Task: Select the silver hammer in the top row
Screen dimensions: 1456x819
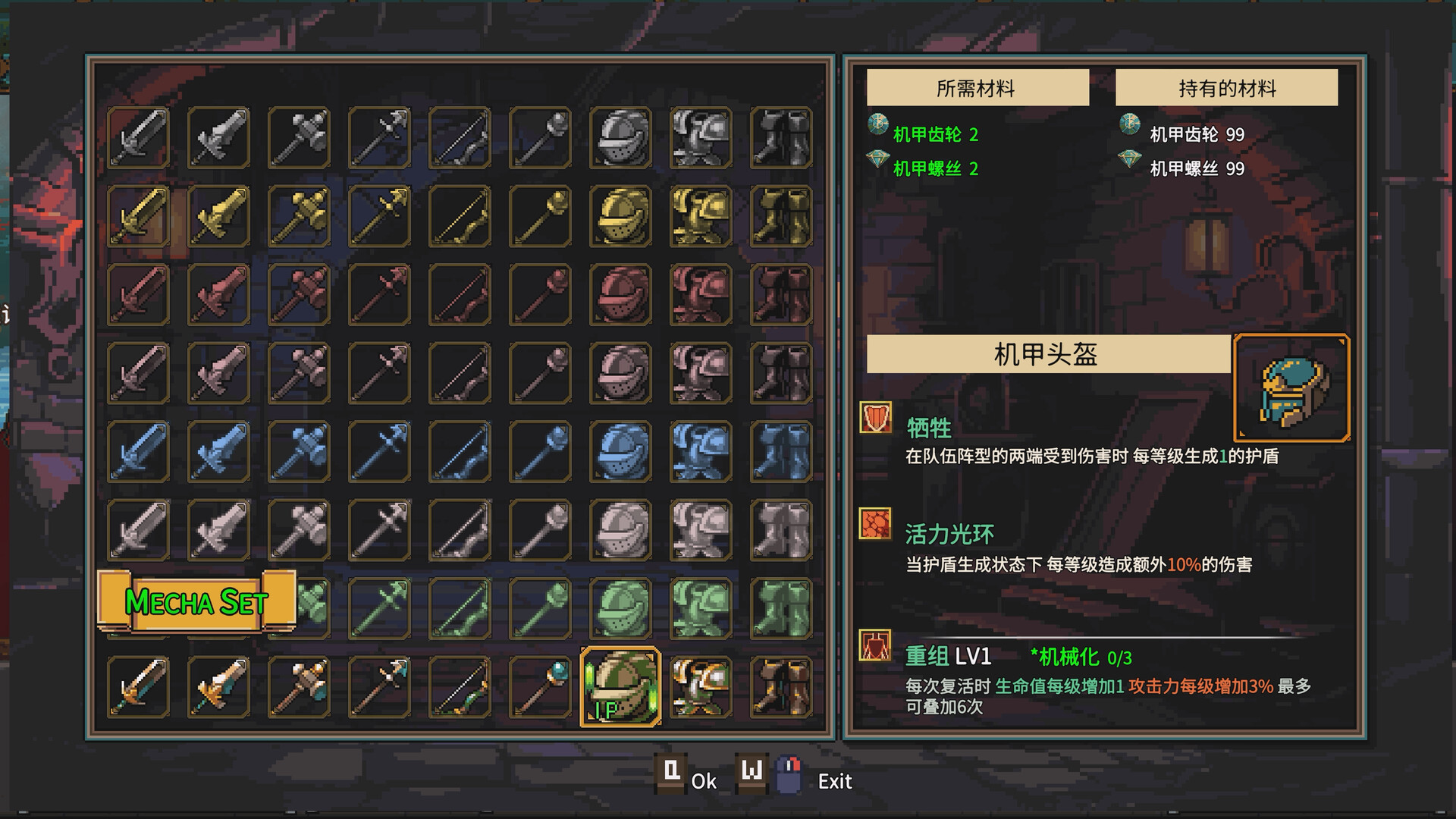Action: (x=299, y=138)
